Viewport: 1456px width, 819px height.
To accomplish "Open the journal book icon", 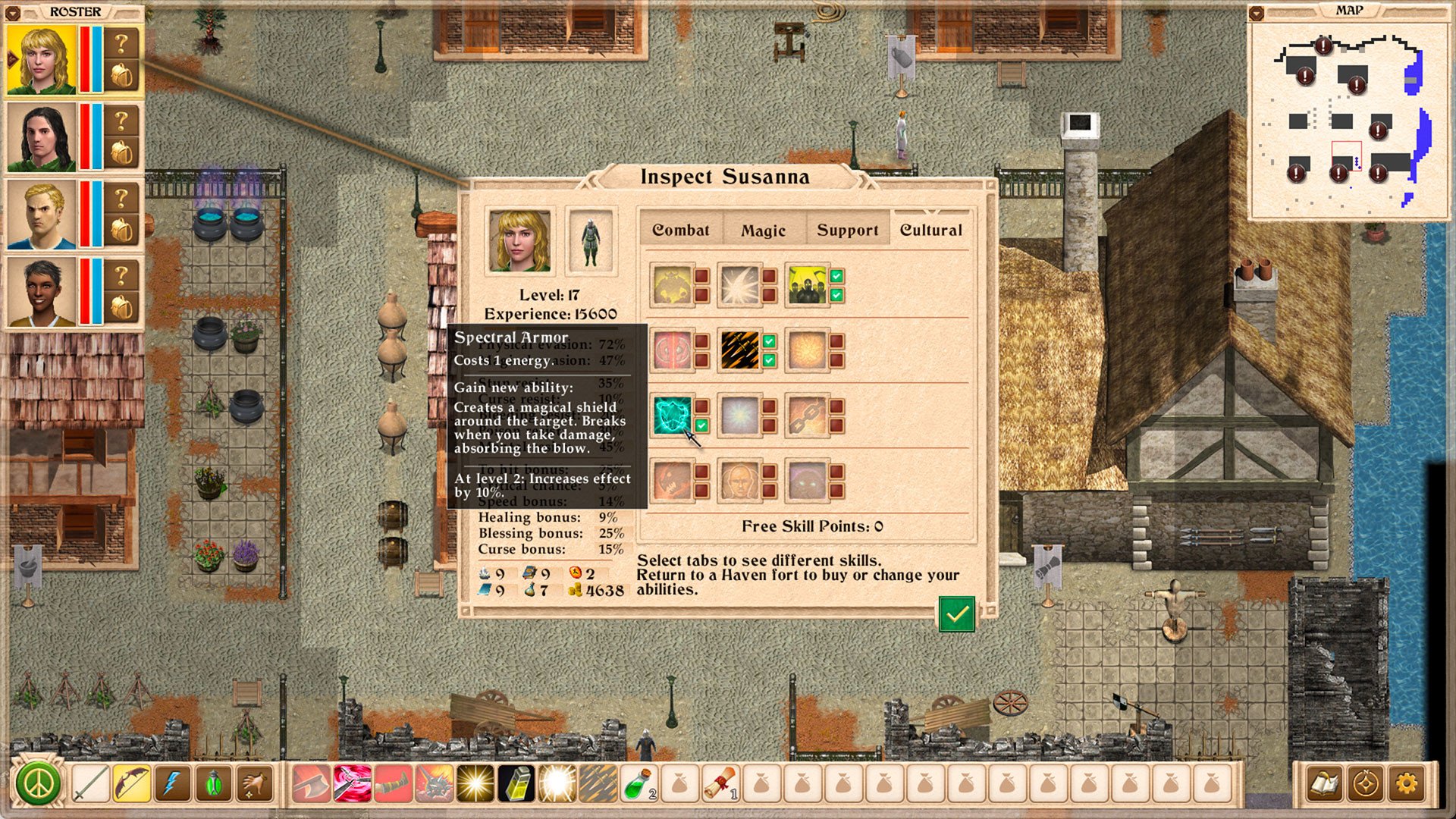I will 1325,783.
